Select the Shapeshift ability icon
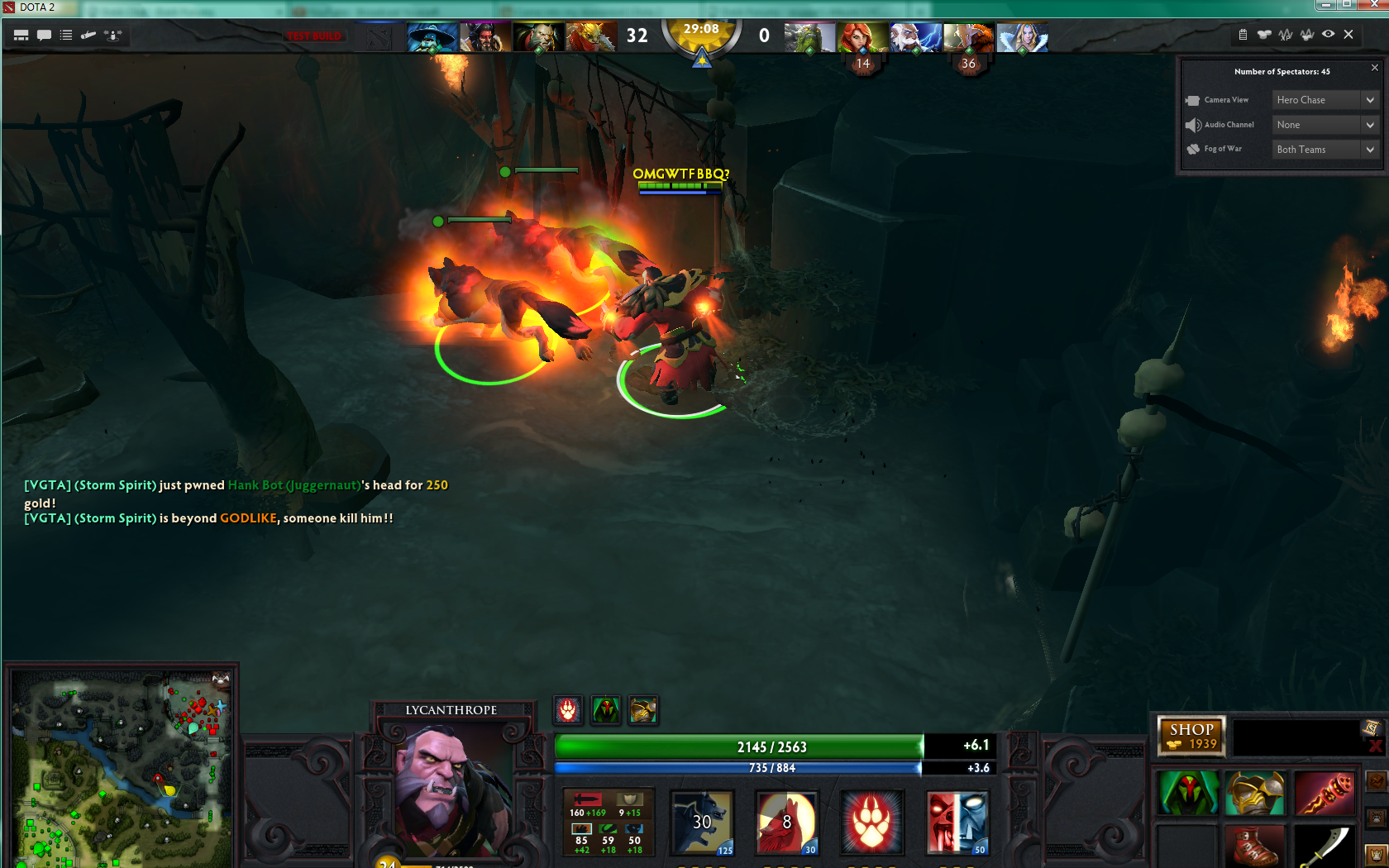The height and width of the screenshot is (868, 1389). tap(957, 823)
